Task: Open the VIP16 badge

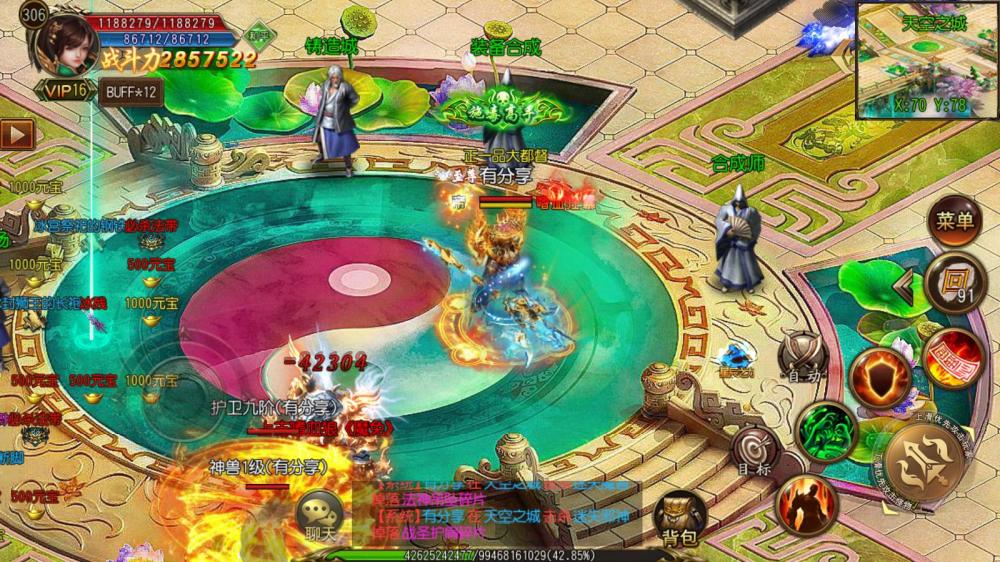Action: pyautogui.click(x=64, y=91)
